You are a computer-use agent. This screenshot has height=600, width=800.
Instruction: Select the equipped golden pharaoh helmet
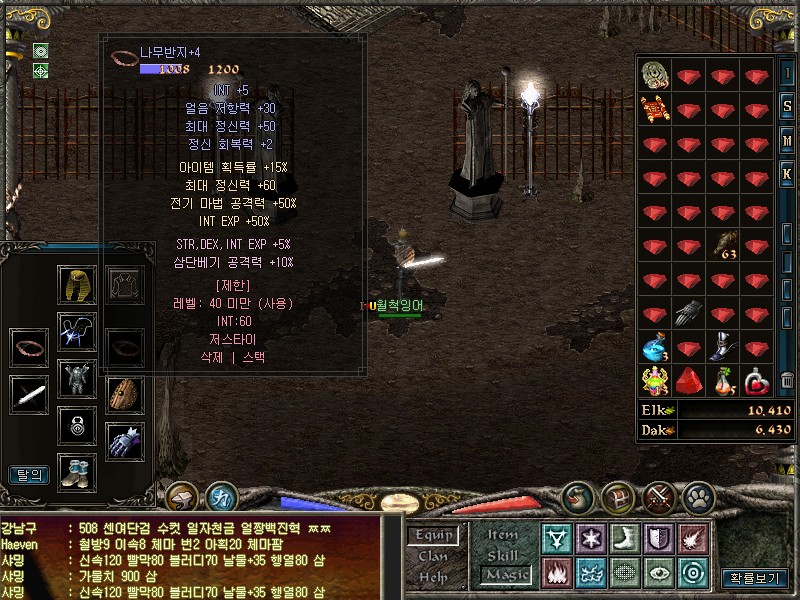tap(76, 286)
